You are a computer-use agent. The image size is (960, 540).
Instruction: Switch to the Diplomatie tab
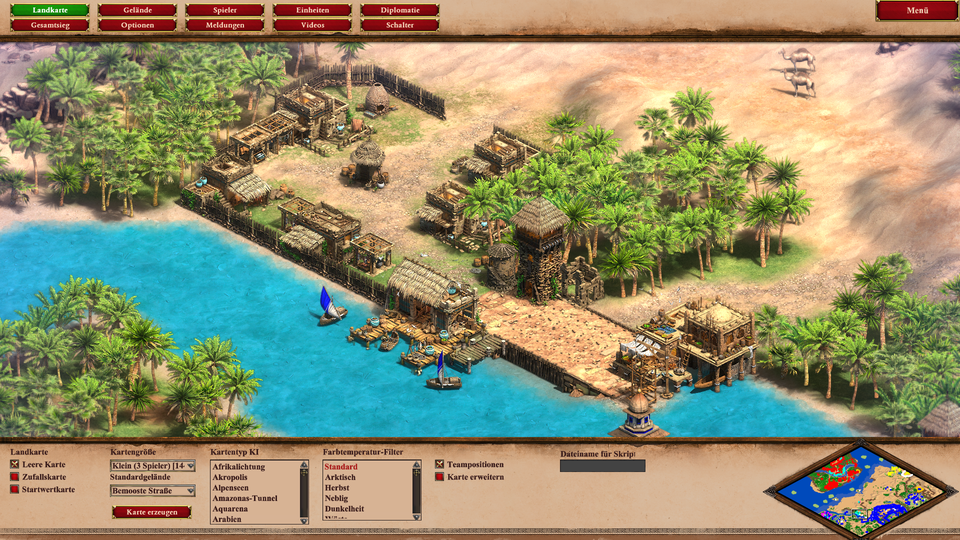(x=400, y=10)
